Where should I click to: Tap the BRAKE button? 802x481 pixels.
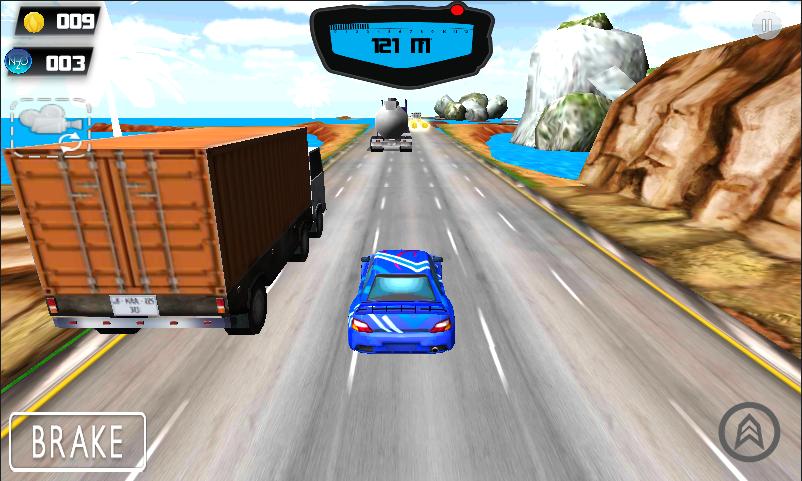78,441
